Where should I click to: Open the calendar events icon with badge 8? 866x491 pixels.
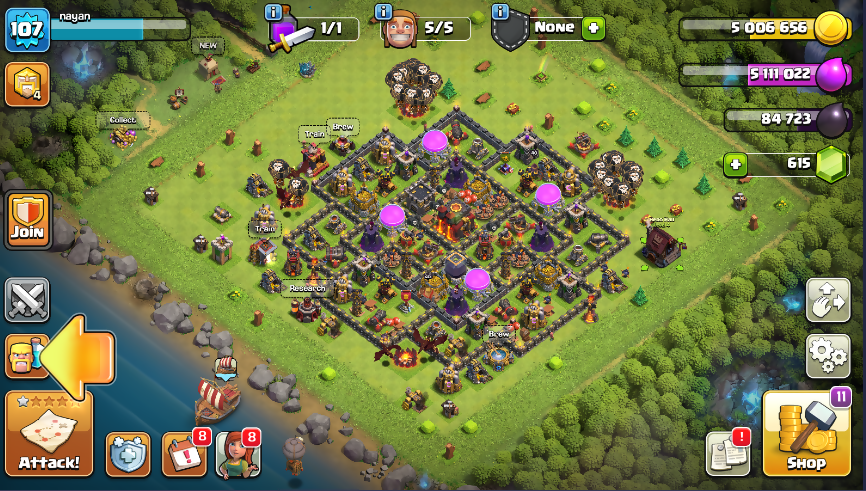pyautogui.click(x=183, y=454)
